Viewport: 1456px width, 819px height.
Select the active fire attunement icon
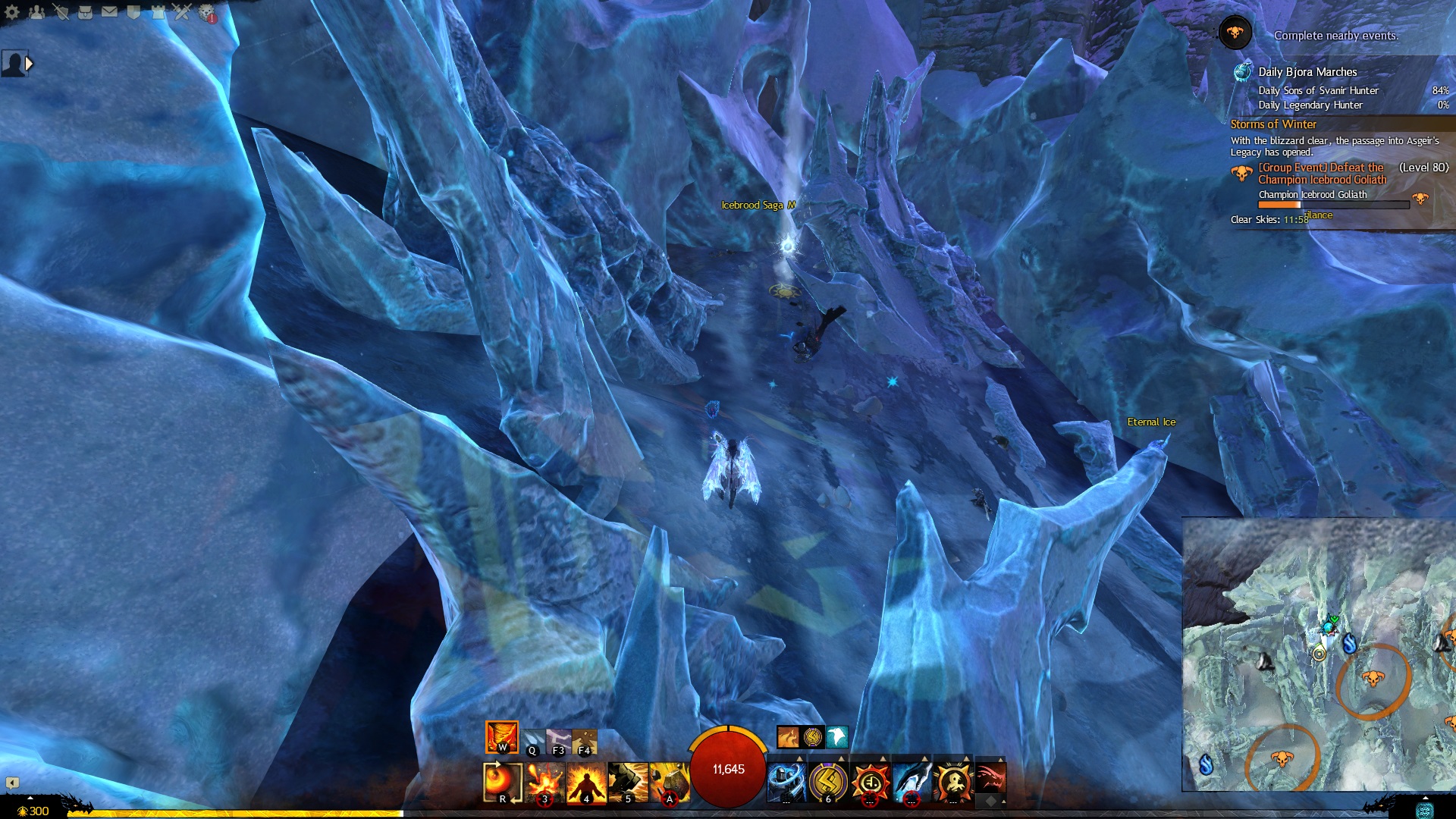point(501,737)
